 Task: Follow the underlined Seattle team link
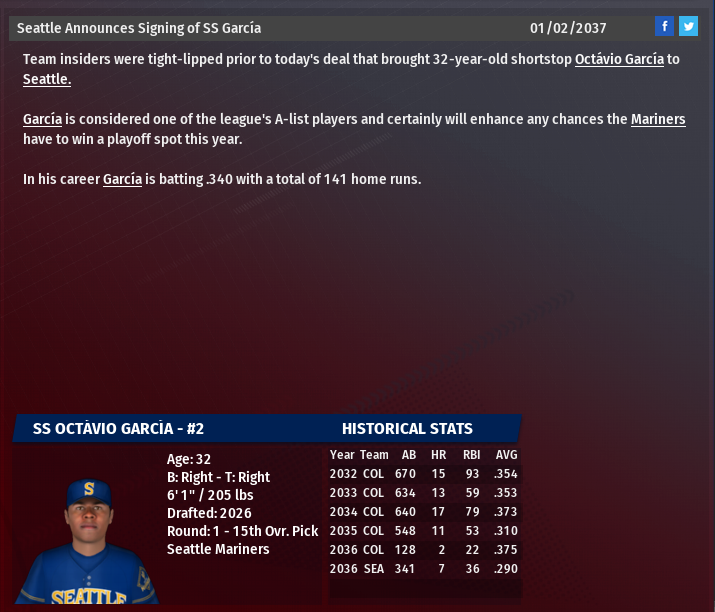[x=47, y=79]
